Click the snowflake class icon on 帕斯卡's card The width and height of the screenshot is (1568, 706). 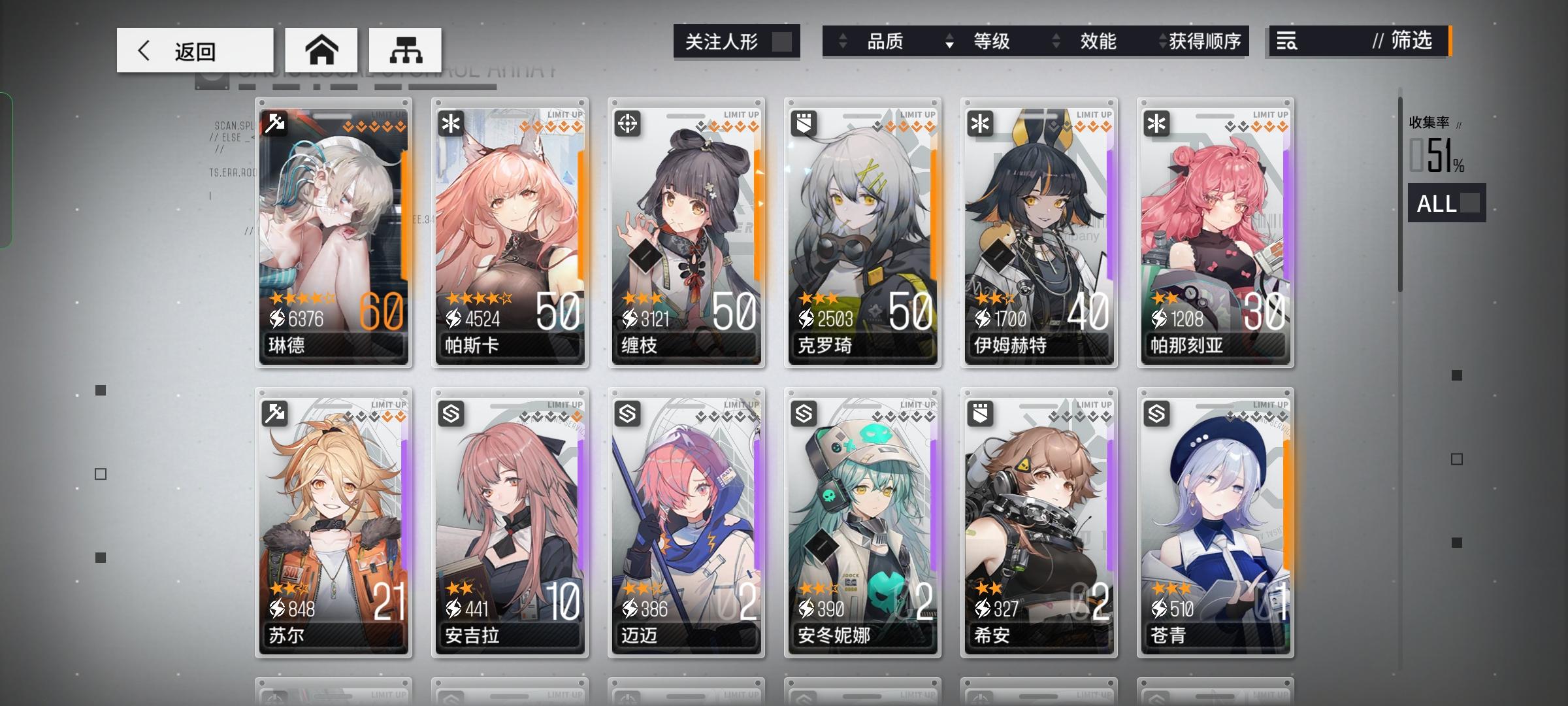451,124
